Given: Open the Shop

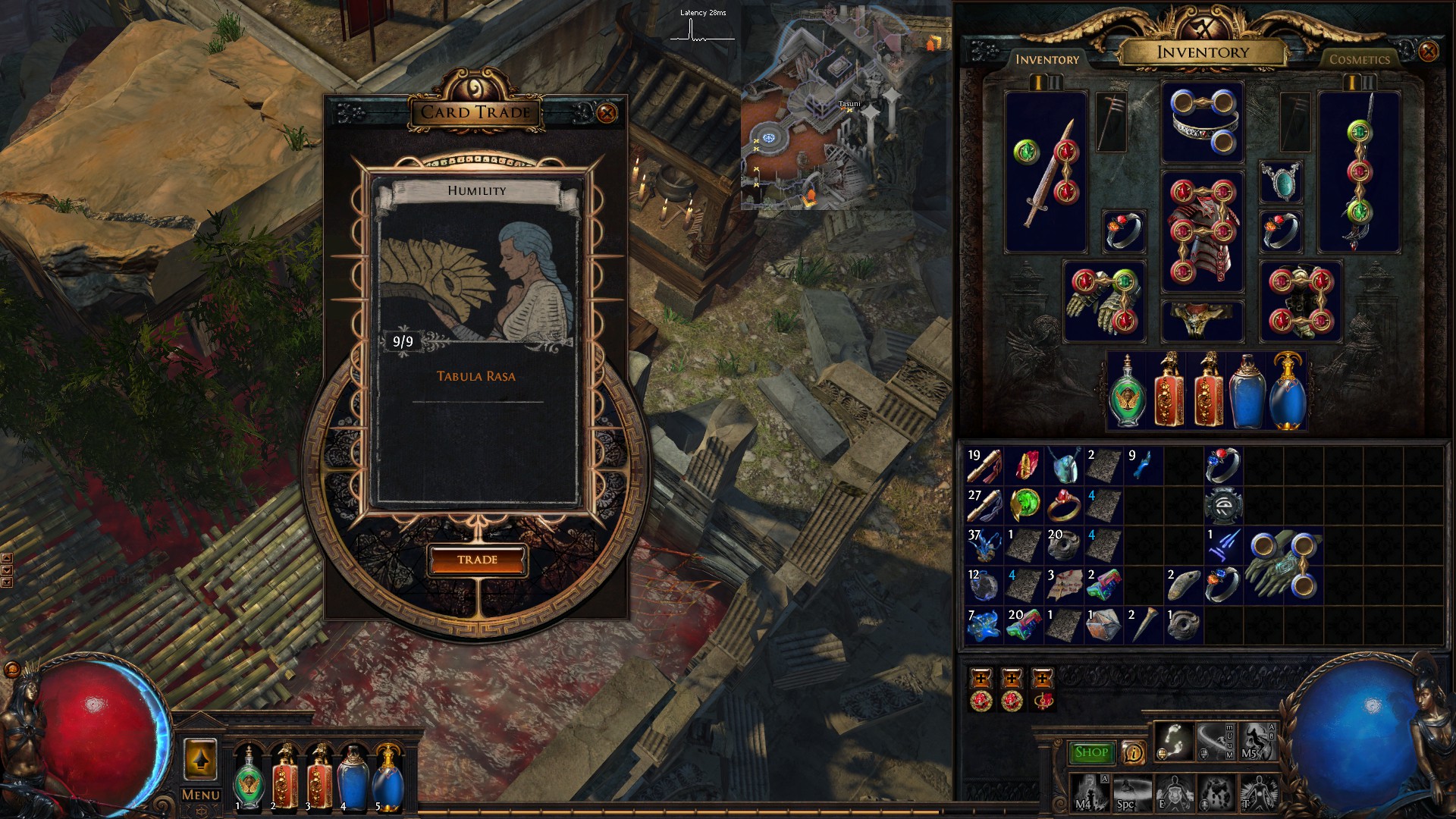Looking at the screenshot, I should point(1091,752).
